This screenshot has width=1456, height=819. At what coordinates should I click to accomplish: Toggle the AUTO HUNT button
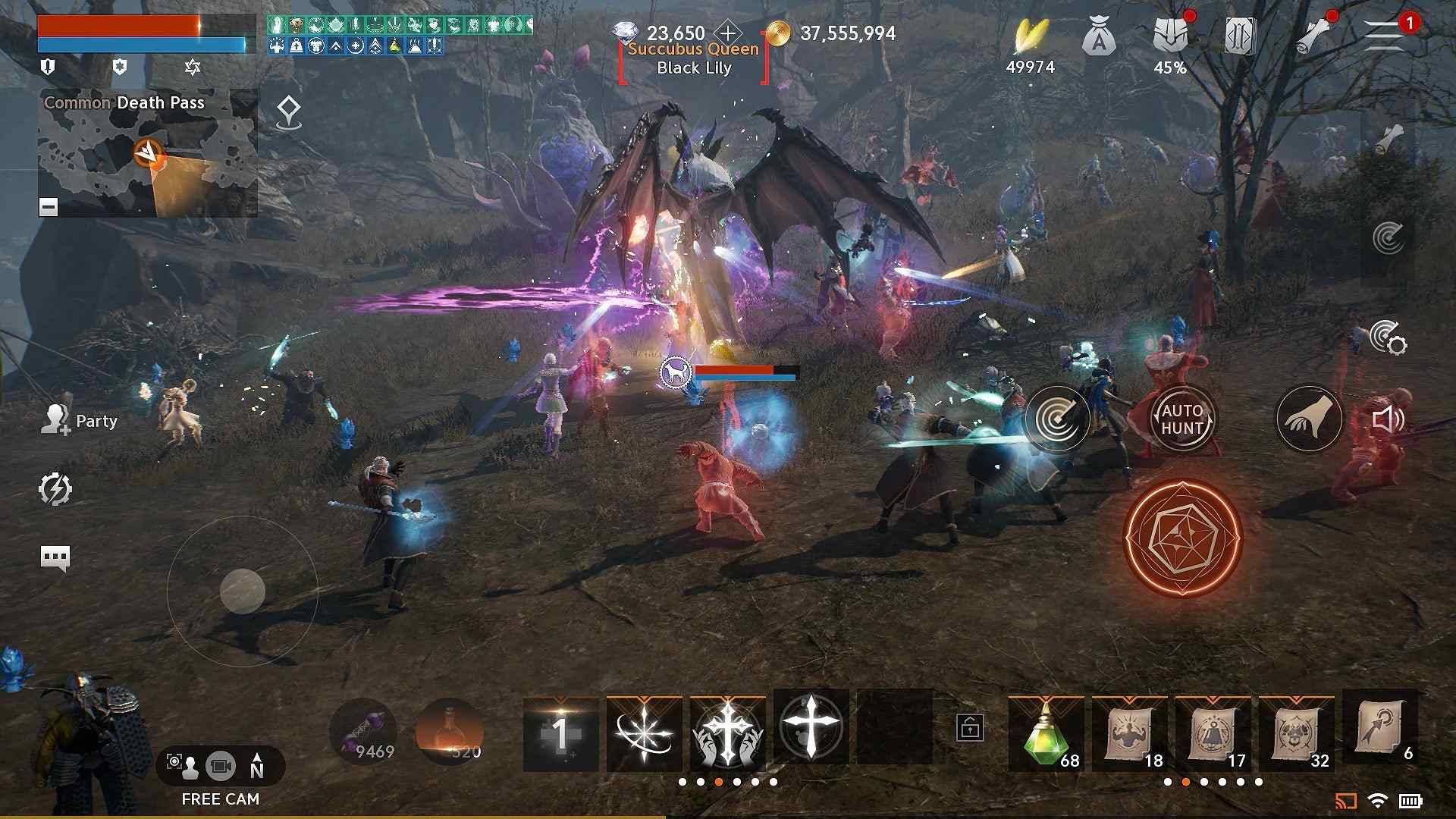coord(1182,419)
